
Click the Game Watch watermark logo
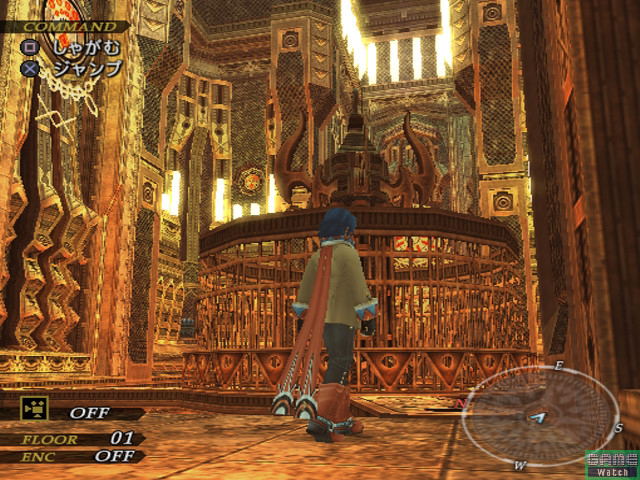pyautogui.click(x=610, y=463)
